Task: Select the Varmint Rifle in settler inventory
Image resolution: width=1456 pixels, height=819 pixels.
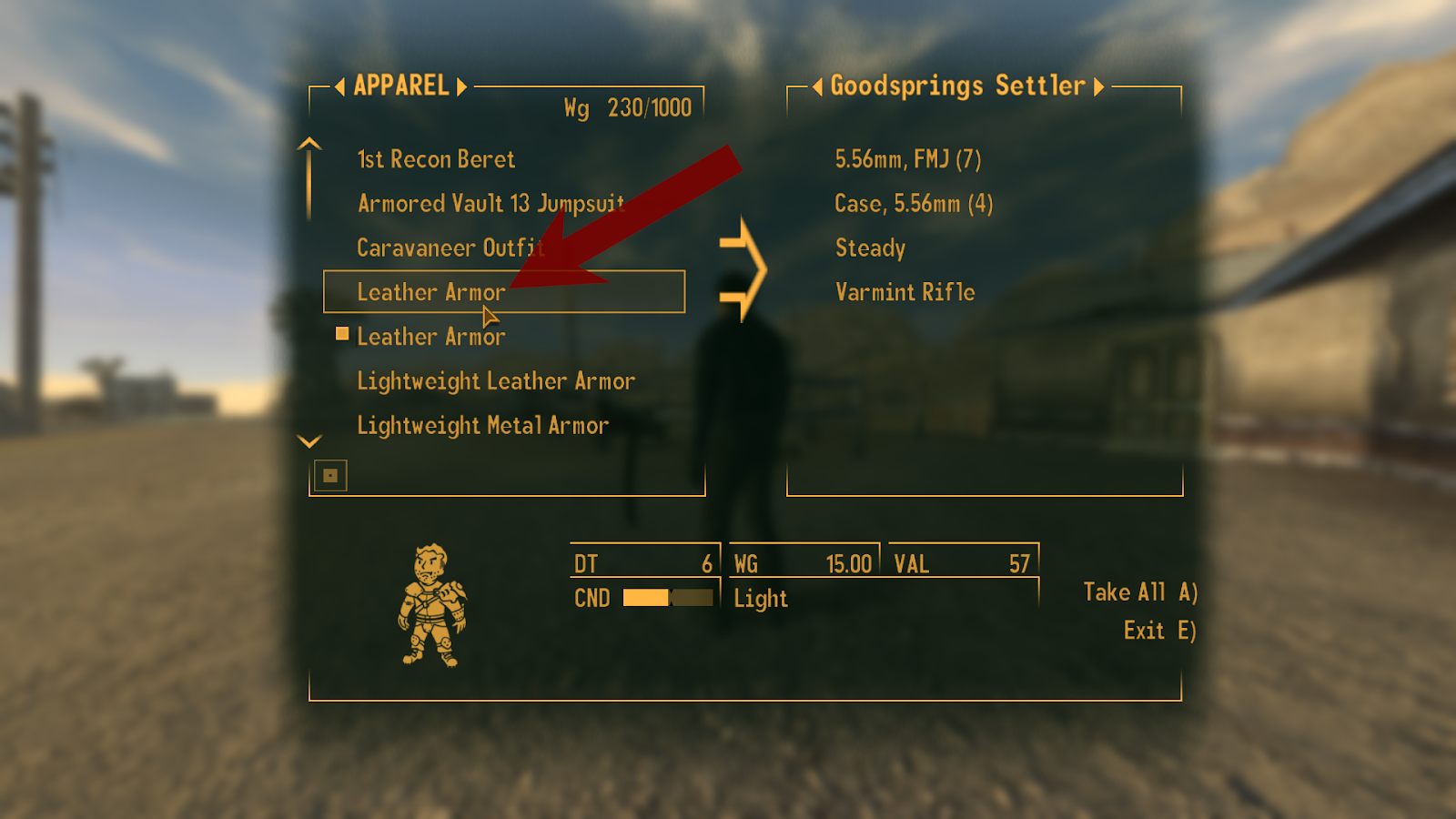Action: click(x=905, y=291)
